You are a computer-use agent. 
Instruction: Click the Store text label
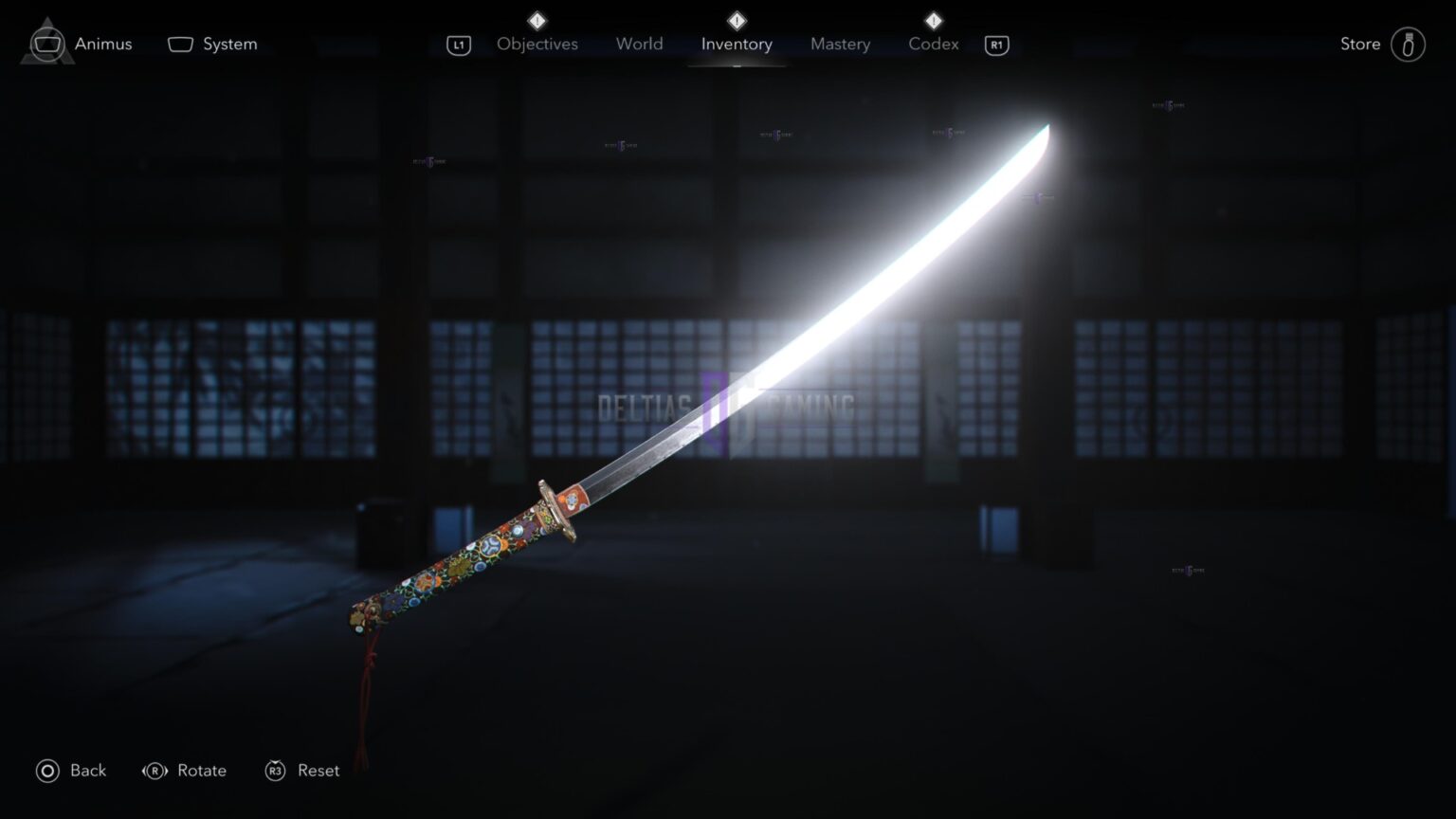[1359, 44]
